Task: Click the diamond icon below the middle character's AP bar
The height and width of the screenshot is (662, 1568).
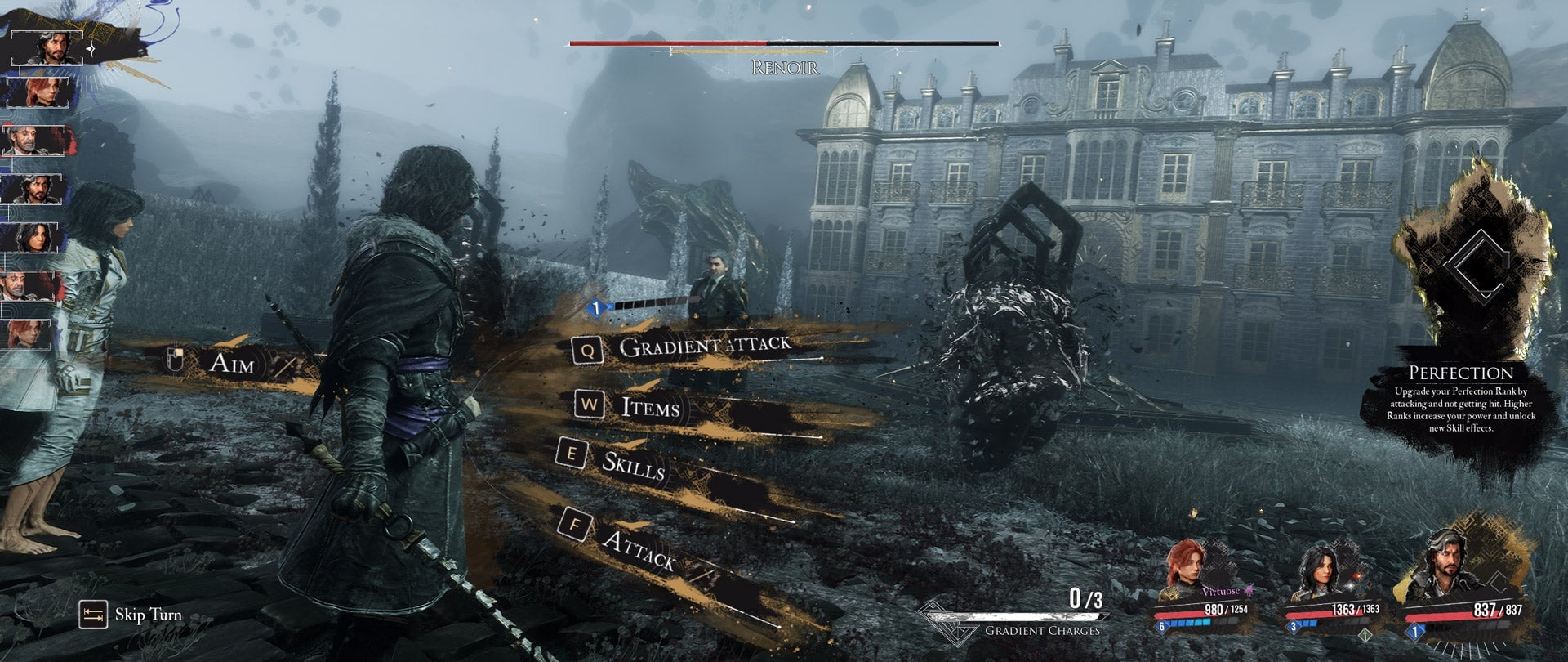Action: 1365,635
